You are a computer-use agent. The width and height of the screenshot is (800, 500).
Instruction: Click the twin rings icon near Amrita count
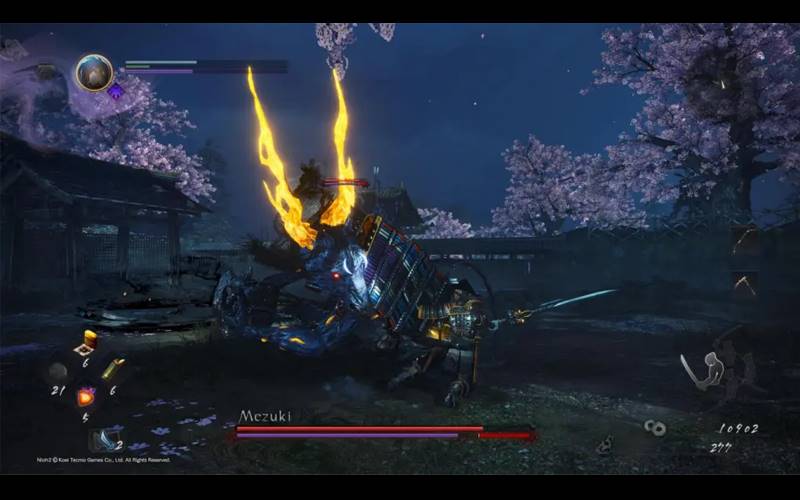pyautogui.click(x=656, y=428)
